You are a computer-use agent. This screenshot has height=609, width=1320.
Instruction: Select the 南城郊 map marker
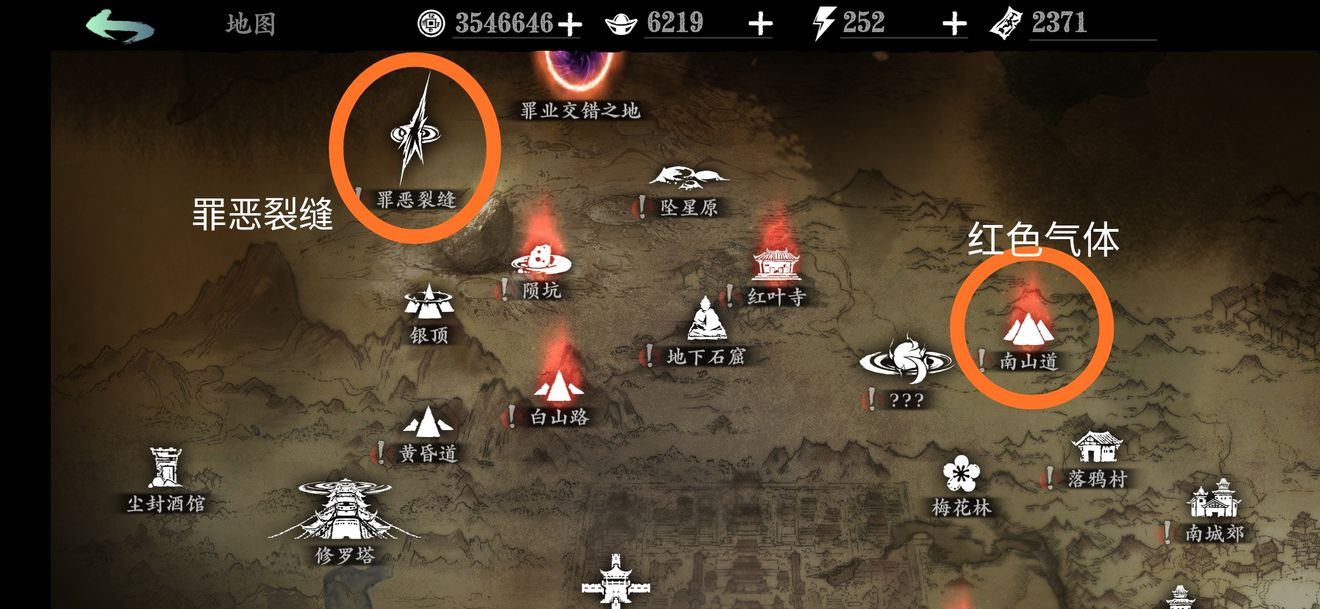point(1214,498)
